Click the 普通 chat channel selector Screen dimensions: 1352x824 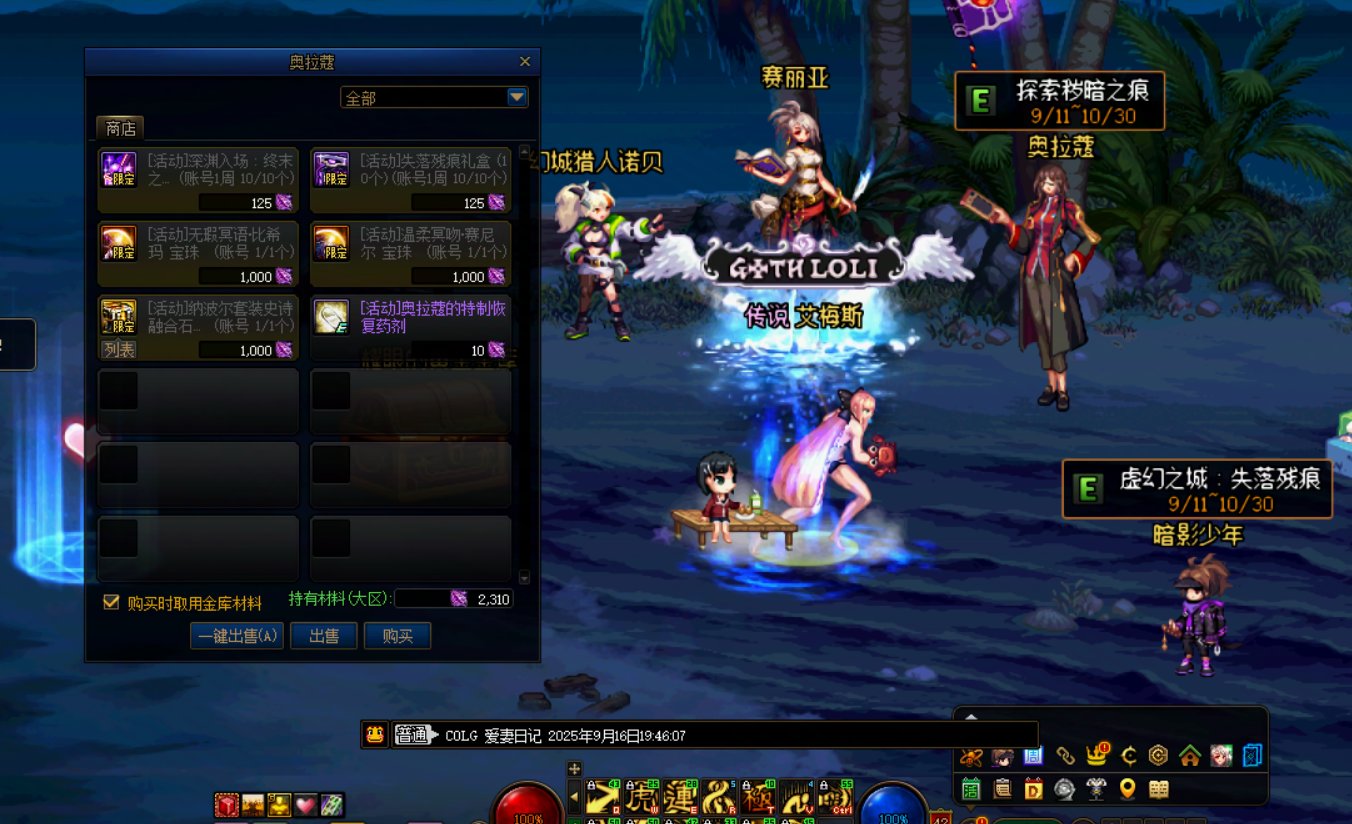[x=413, y=735]
